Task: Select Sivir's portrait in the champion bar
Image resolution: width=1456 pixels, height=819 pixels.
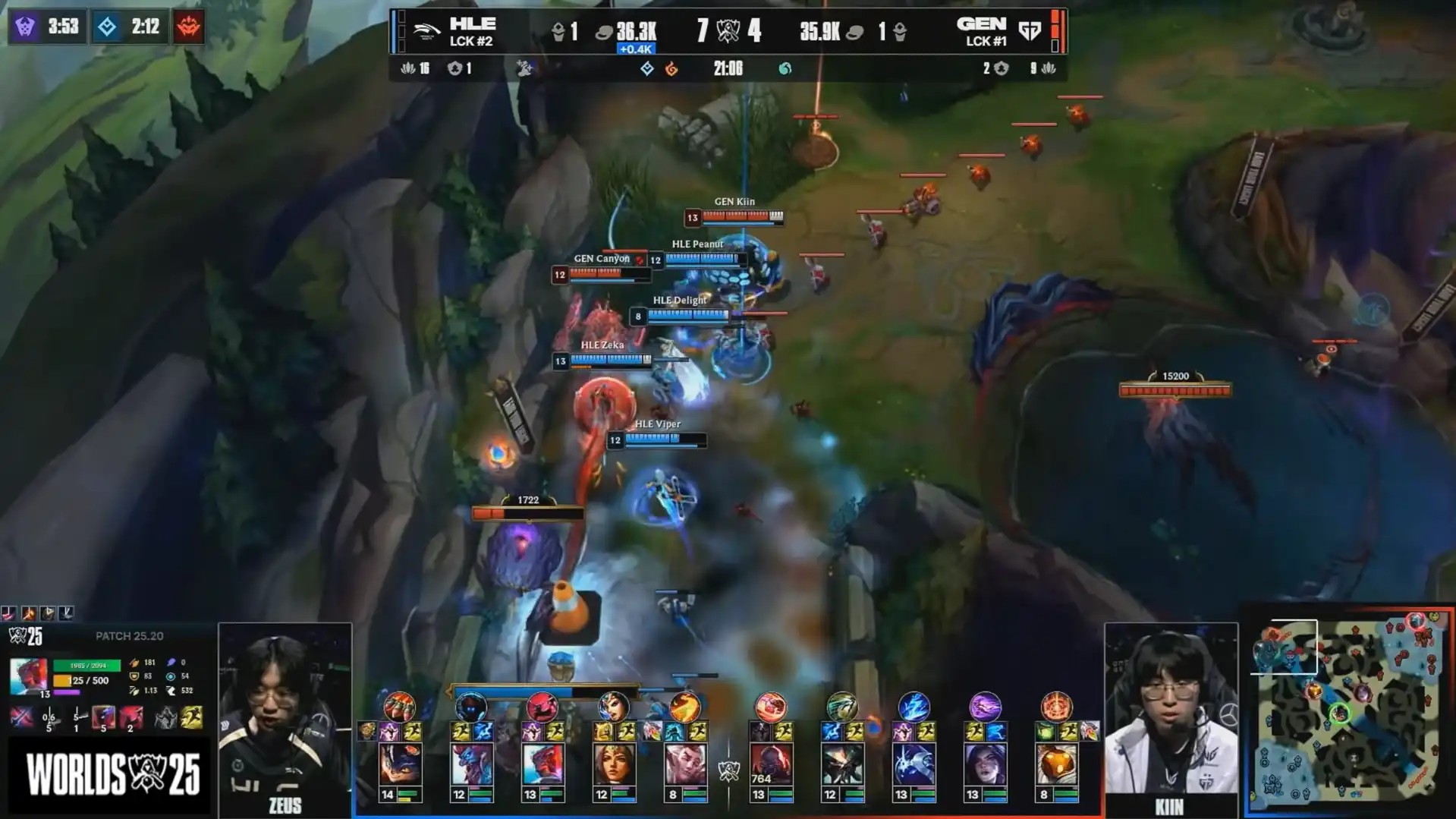Action: point(614,764)
